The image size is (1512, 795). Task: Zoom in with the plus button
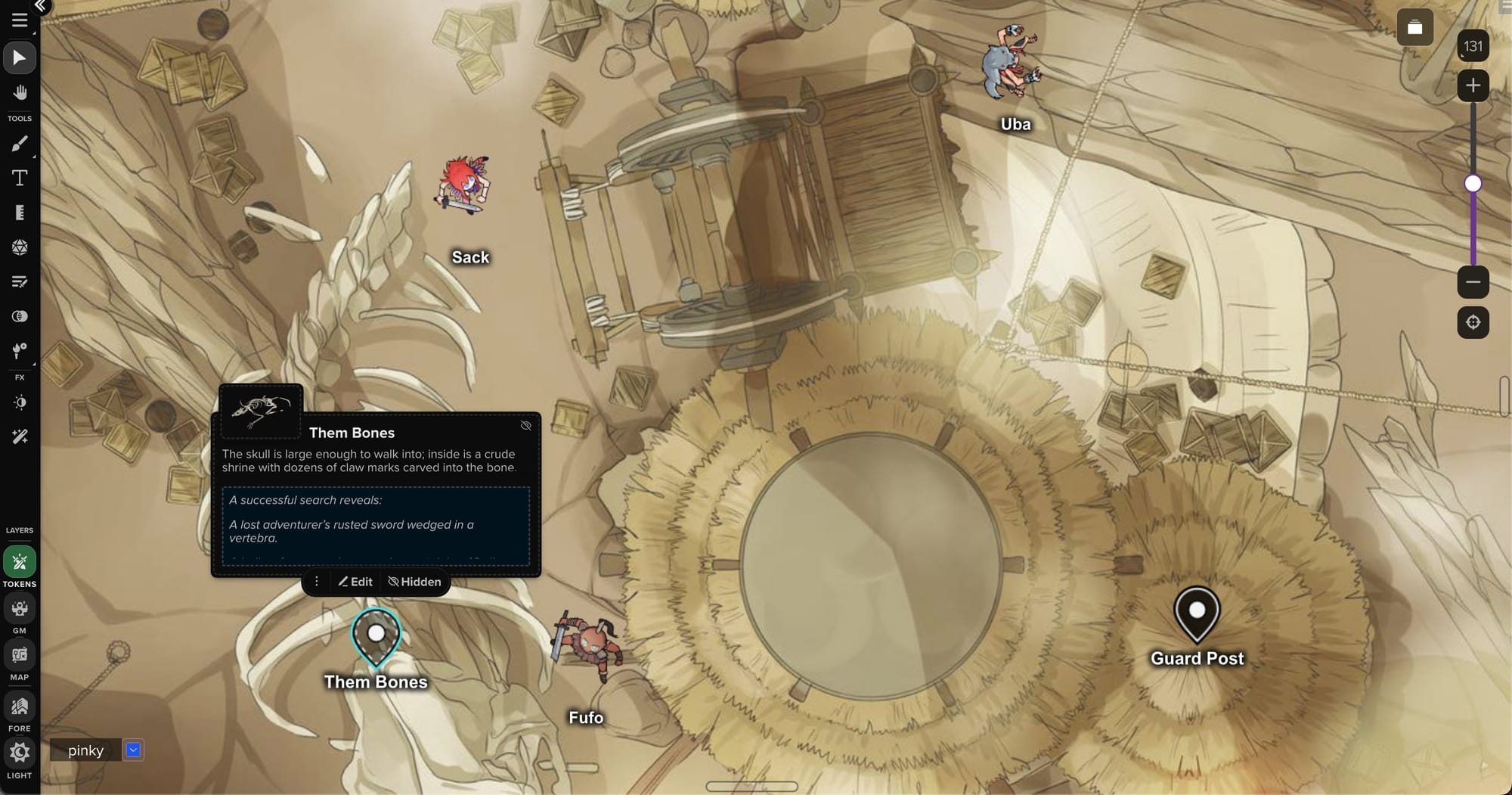pyautogui.click(x=1473, y=85)
